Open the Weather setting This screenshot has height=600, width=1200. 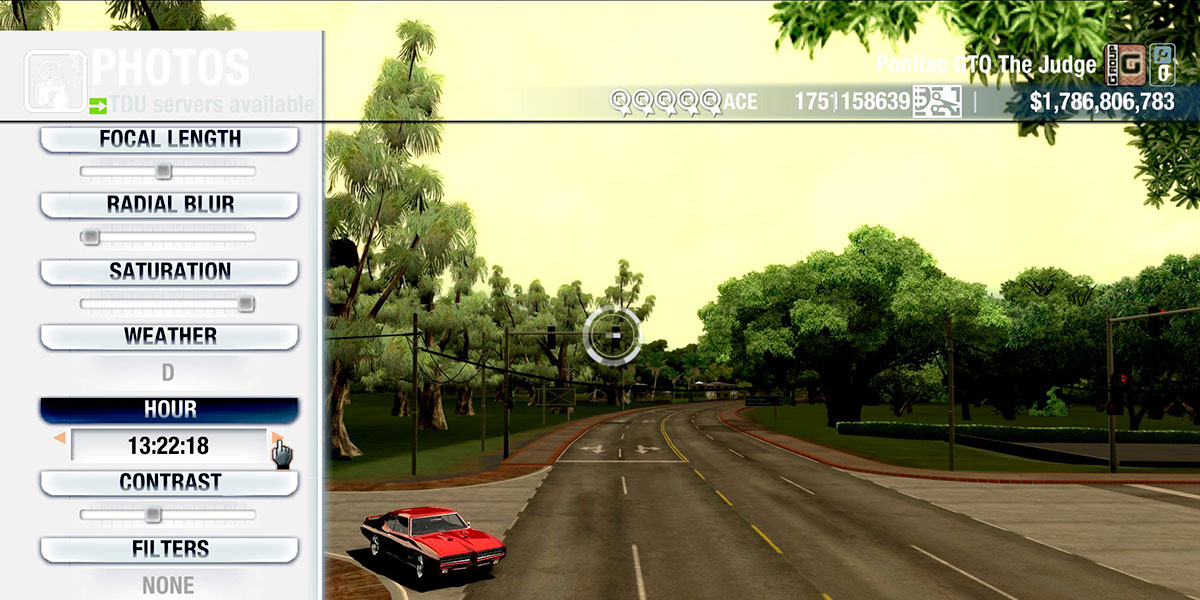coord(169,336)
